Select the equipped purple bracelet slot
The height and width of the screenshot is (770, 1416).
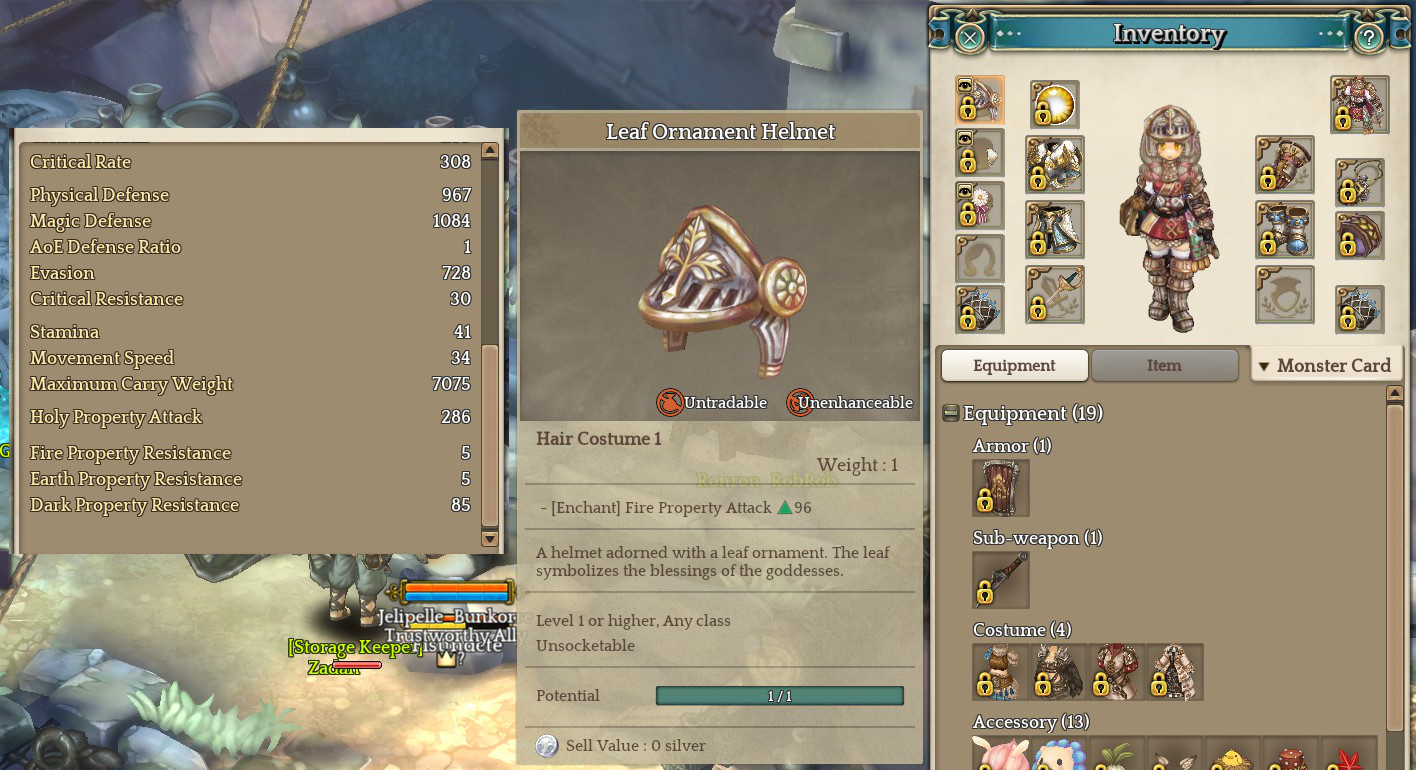coord(1360,235)
